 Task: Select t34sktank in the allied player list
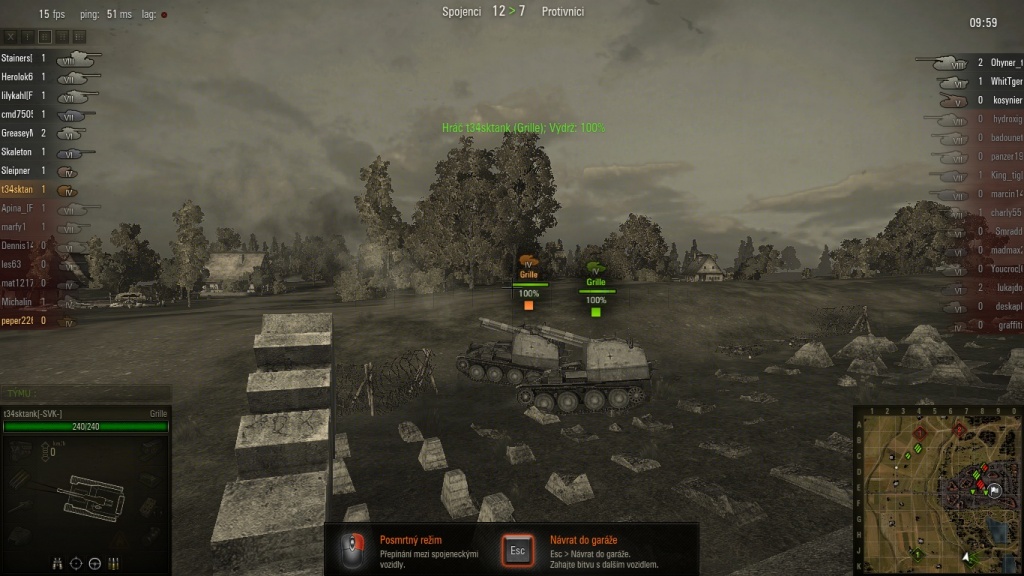[18, 189]
